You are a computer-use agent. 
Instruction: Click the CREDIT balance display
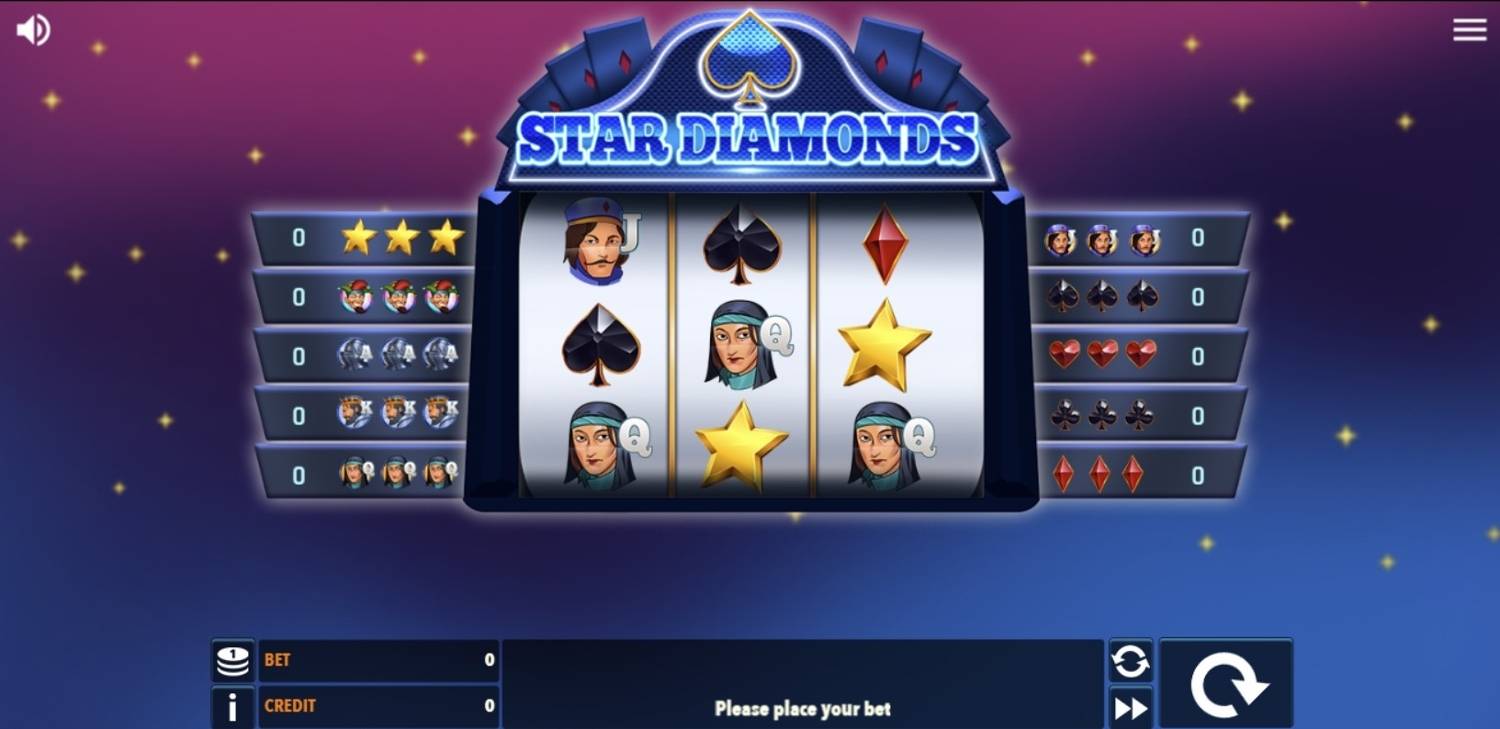[380, 707]
